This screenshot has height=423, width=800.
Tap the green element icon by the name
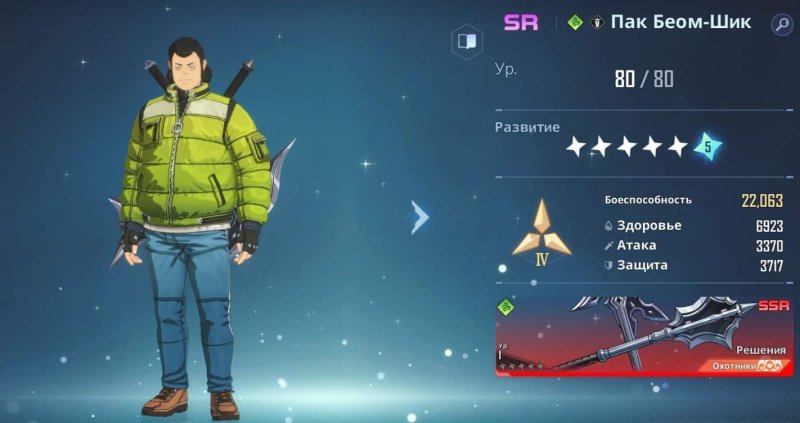tap(574, 23)
